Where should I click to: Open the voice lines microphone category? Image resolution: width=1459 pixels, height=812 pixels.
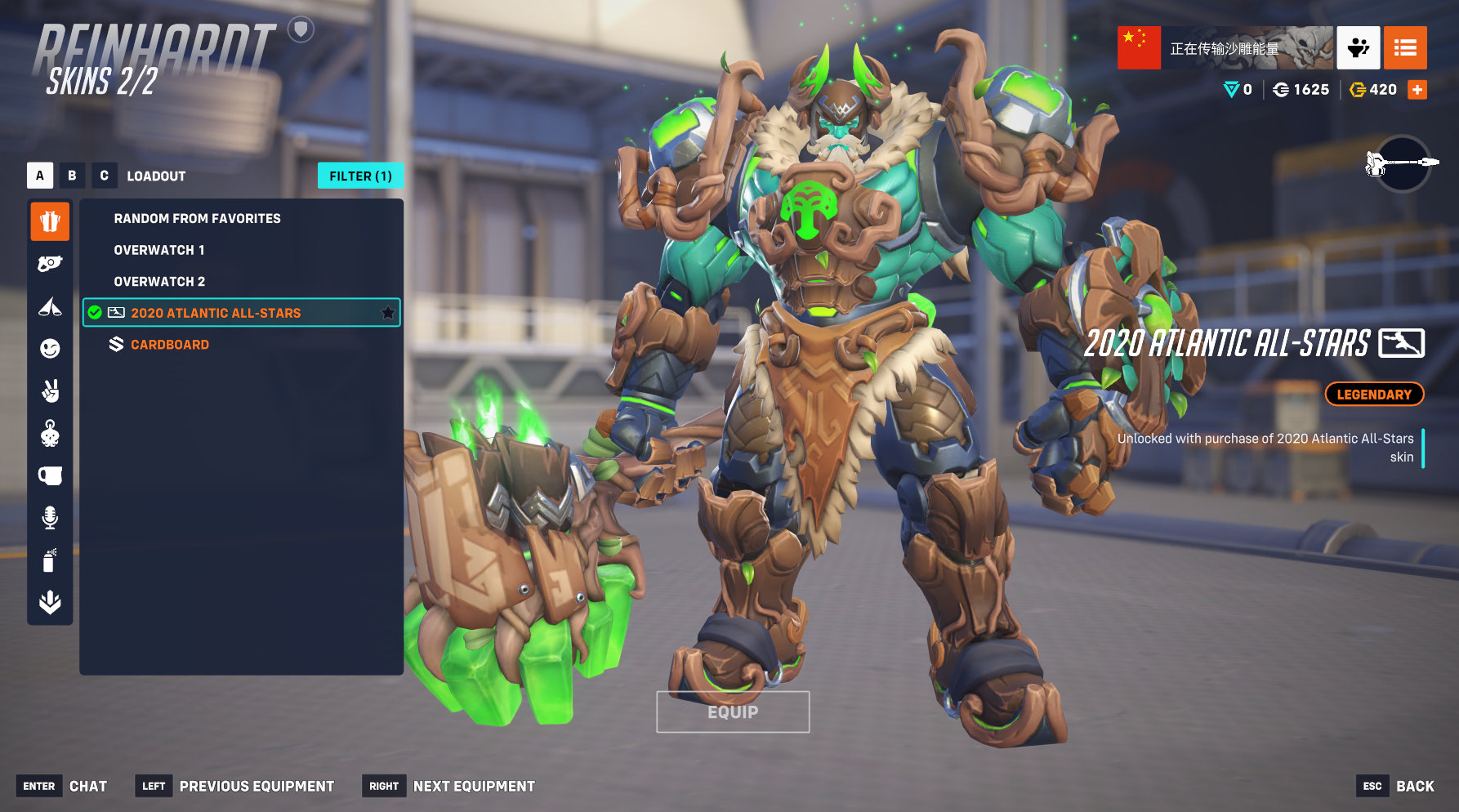tap(50, 518)
